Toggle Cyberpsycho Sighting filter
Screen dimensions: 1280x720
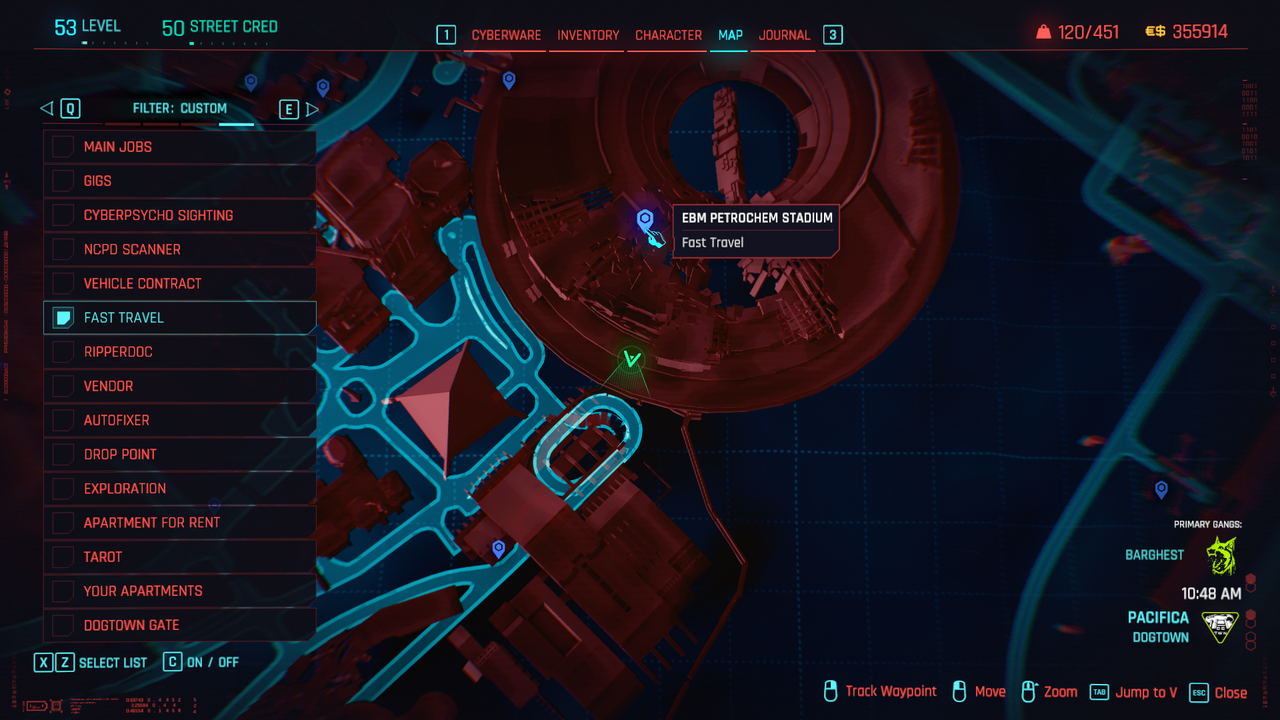[x=63, y=215]
